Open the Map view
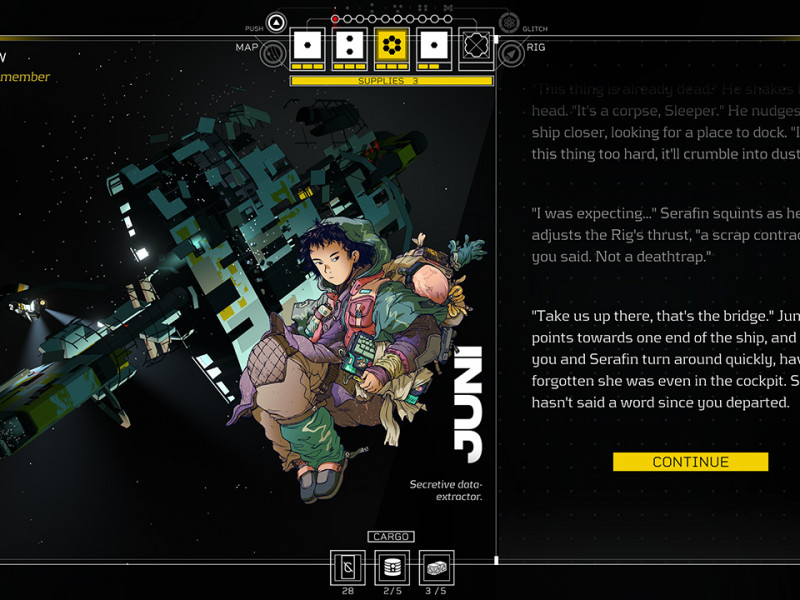Screen dimensions: 800x600 [273, 52]
